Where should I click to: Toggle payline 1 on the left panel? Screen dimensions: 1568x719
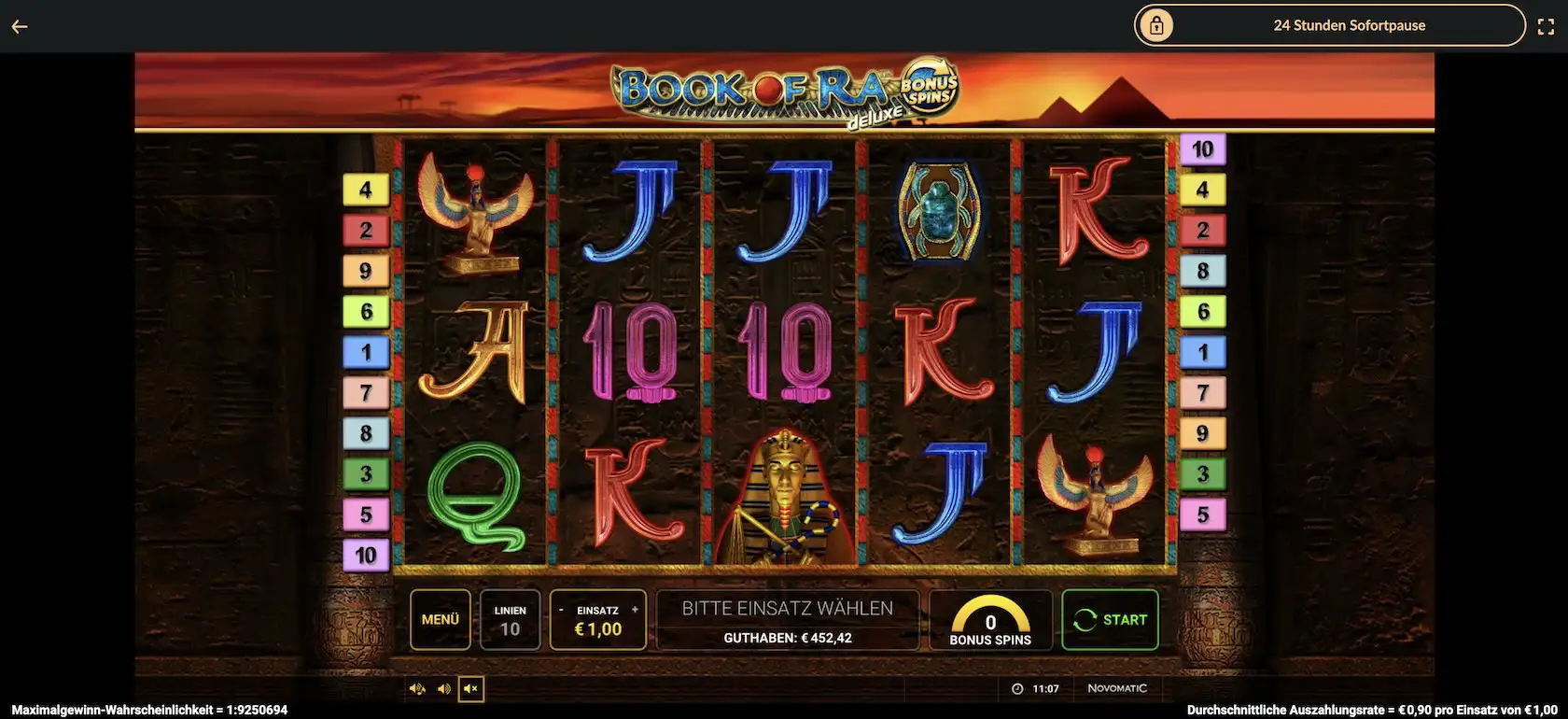click(x=367, y=351)
